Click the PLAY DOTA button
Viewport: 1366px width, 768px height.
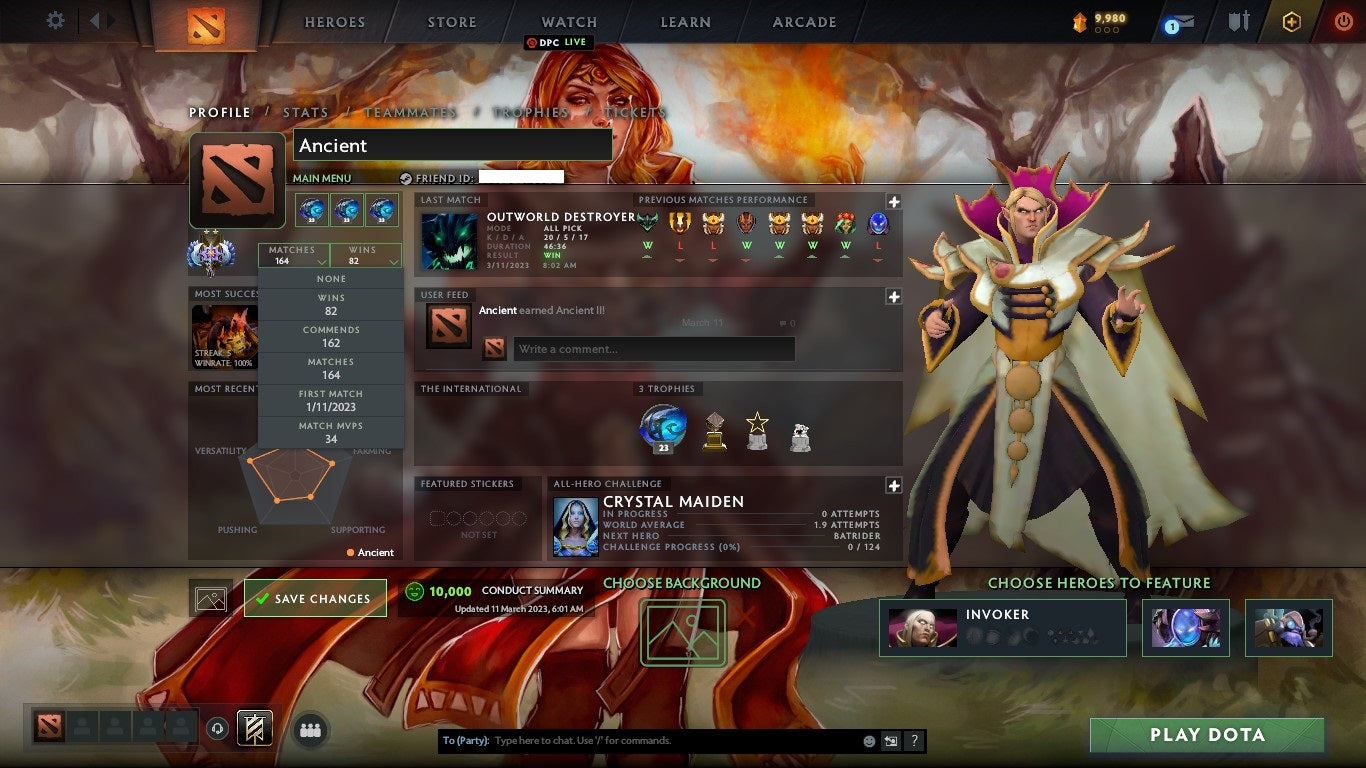(1205, 735)
